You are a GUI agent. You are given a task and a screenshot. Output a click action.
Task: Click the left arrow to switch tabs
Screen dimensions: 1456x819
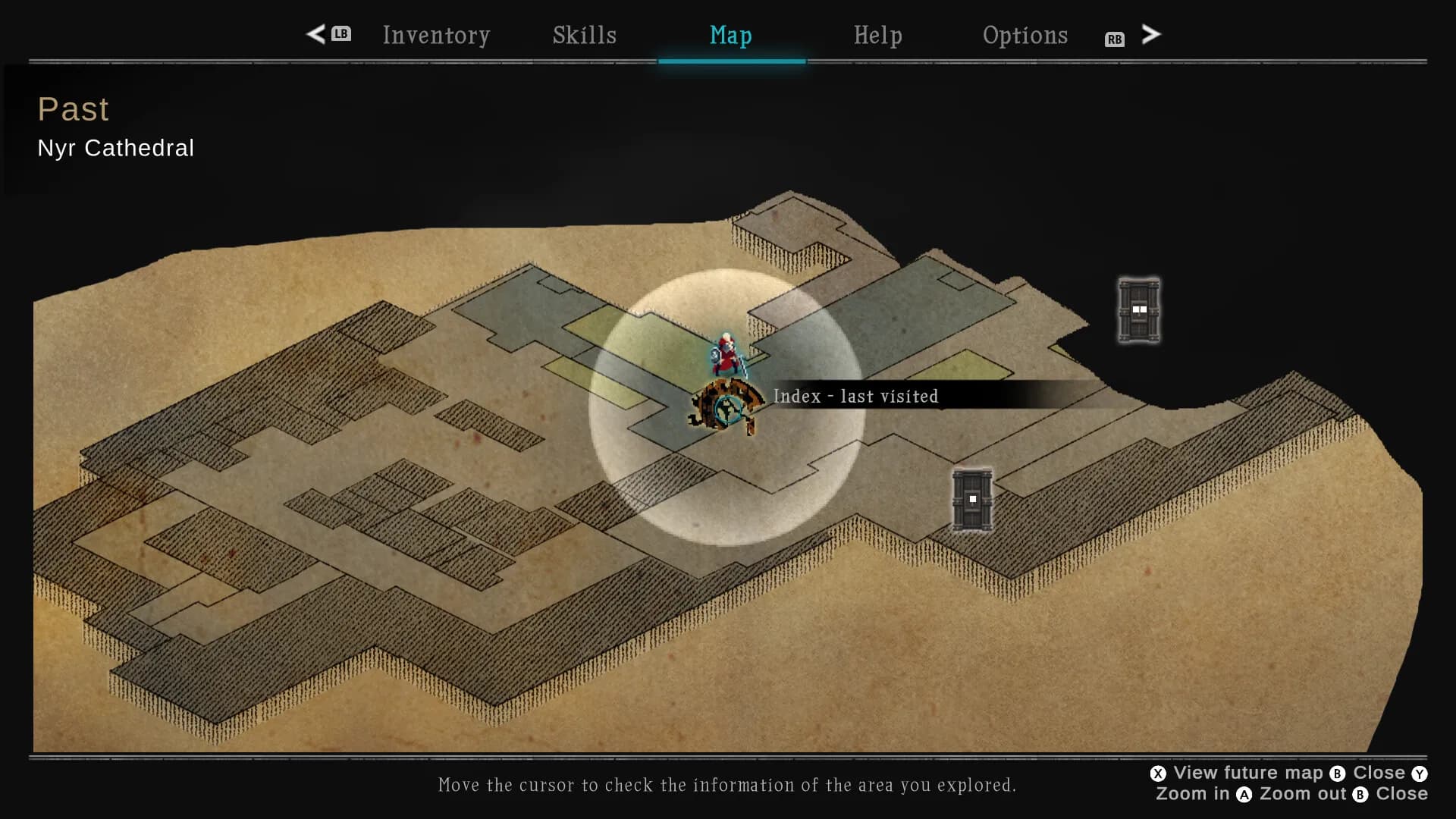[x=316, y=34]
